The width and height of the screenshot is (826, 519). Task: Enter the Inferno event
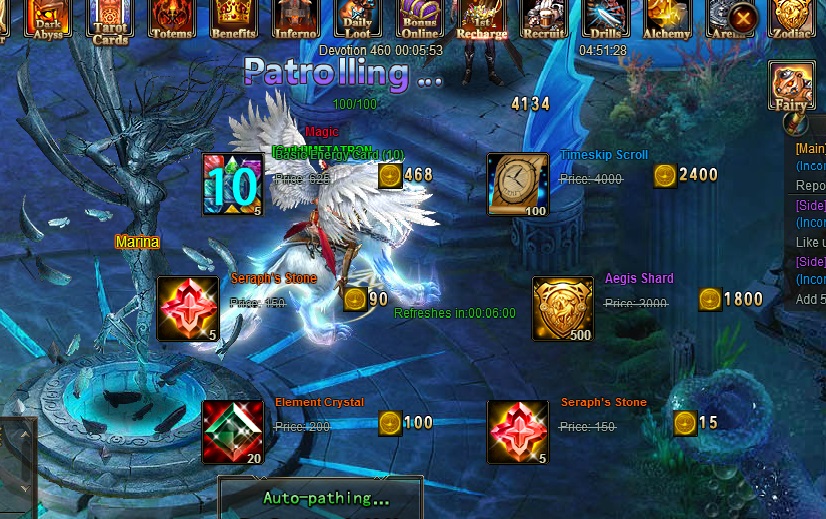click(296, 19)
